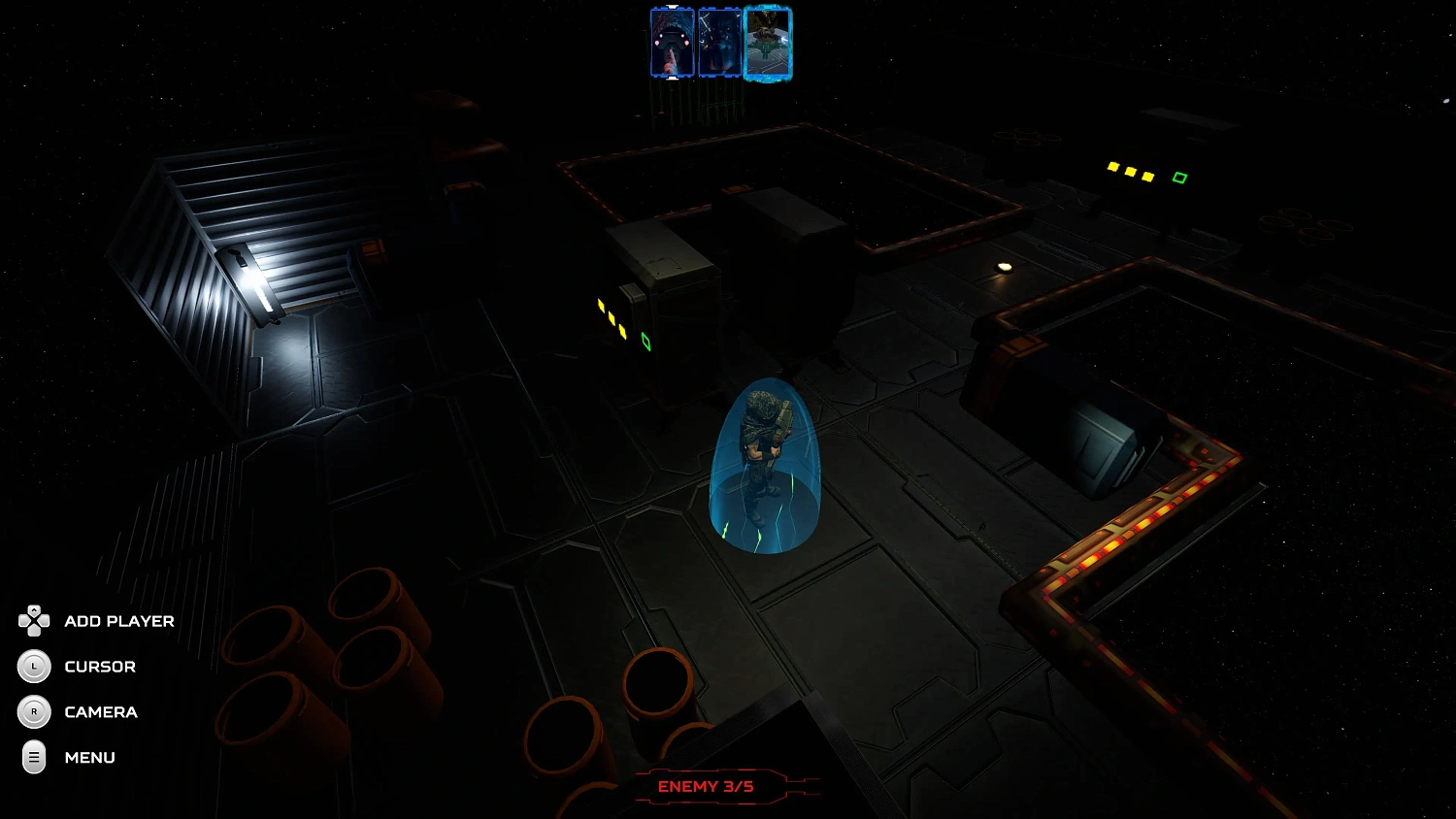Select the ADD PLAYER option
The image size is (1456, 819).
pyautogui.click(x=117, y=621)
